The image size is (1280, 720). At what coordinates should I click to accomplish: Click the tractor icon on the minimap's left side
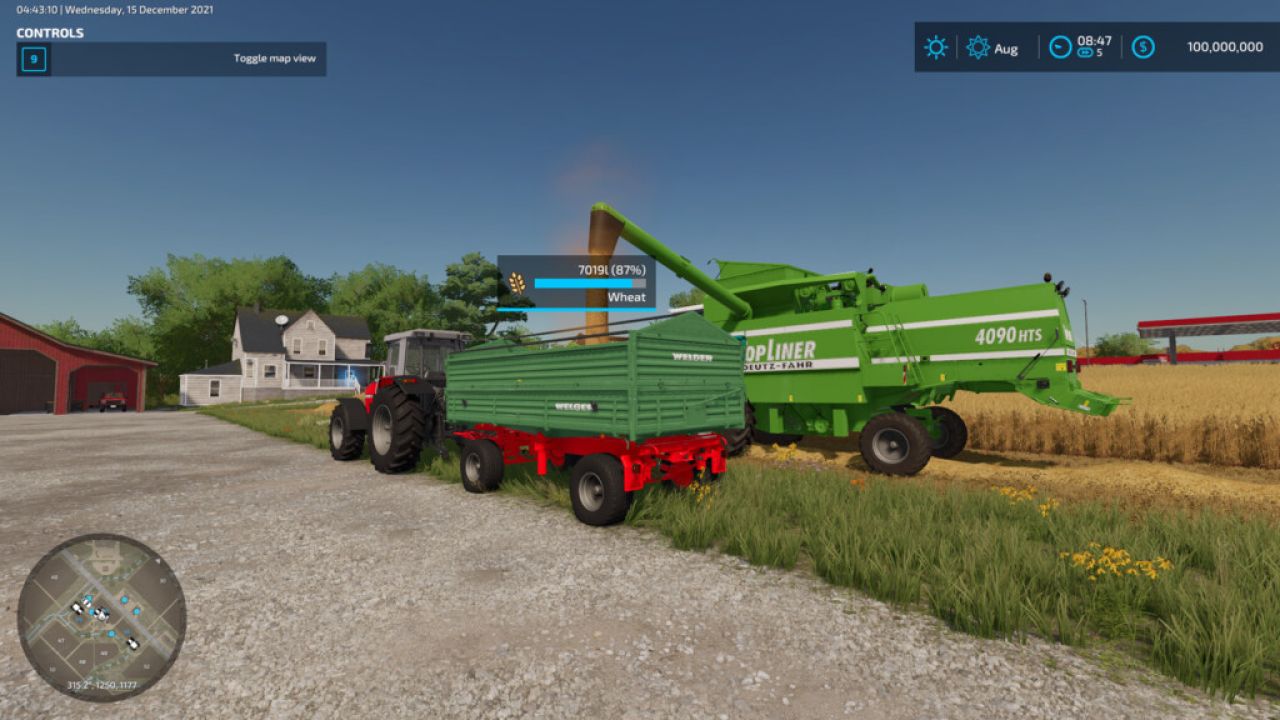pyautogui.click(x=76, y=608)
